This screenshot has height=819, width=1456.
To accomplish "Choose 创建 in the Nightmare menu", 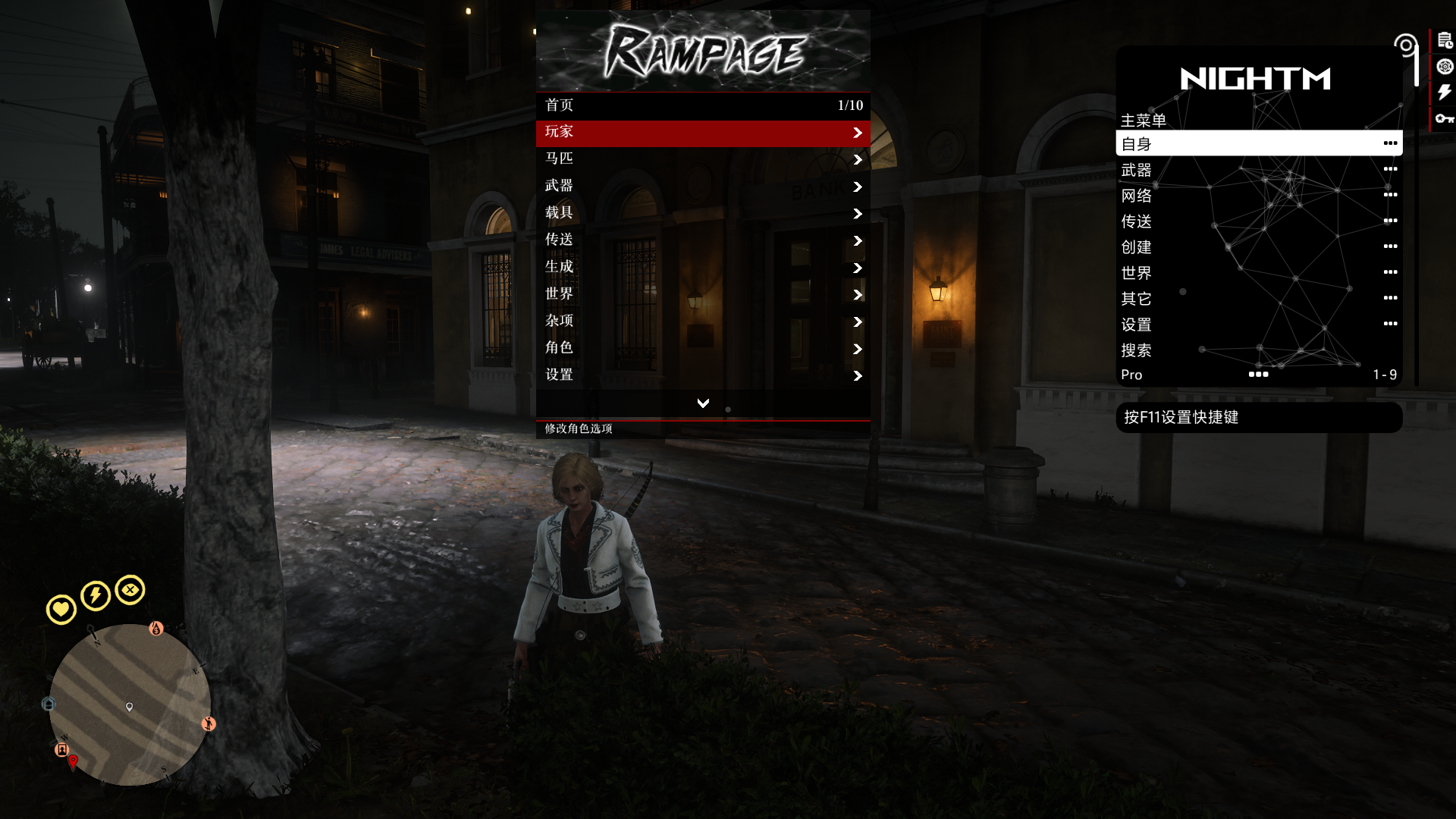I will [x=1258, y=247].
